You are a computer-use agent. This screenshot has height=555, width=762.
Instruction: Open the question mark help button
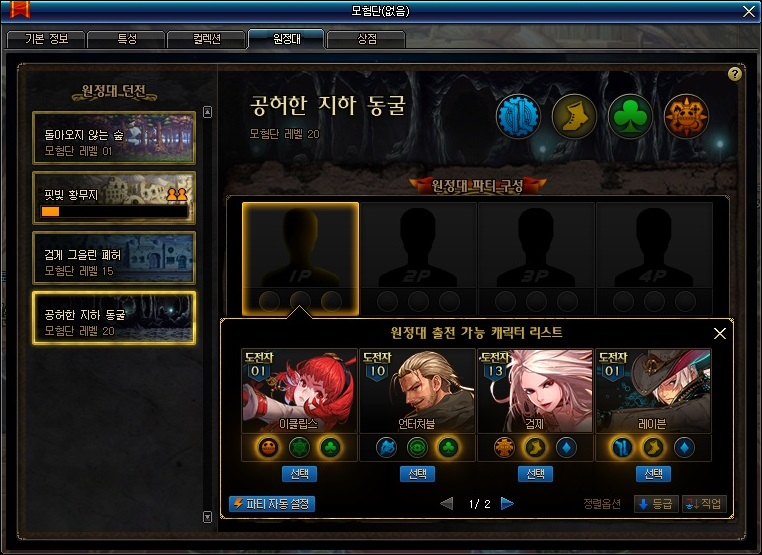pyautogui.click(x=735, y=74)
